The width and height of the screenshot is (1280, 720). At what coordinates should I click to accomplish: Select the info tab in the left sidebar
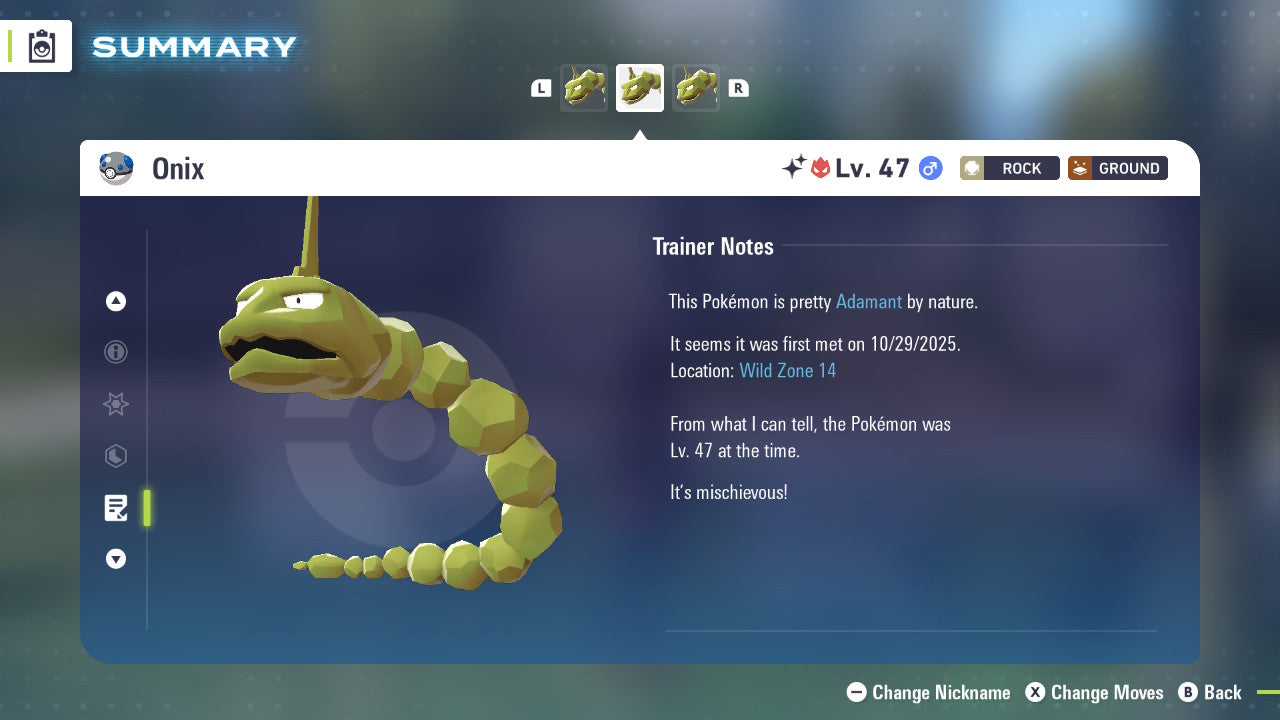coord(116,352)
